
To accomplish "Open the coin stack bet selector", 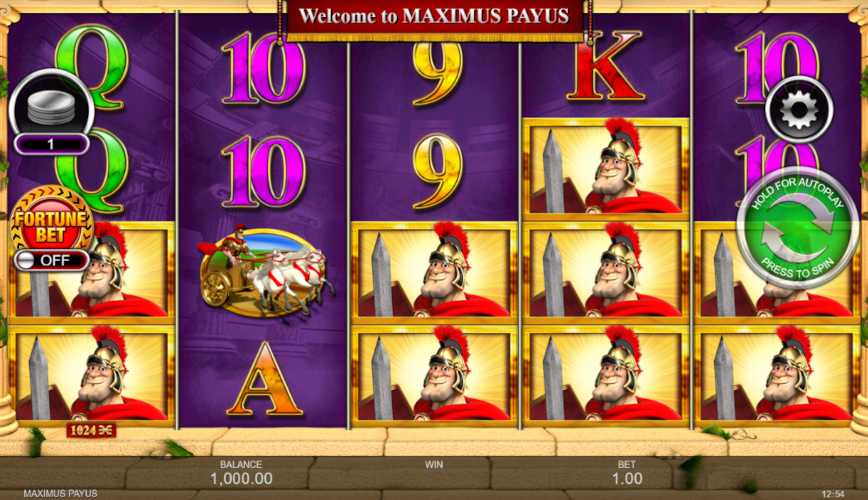I will click(x=51, y=105).
